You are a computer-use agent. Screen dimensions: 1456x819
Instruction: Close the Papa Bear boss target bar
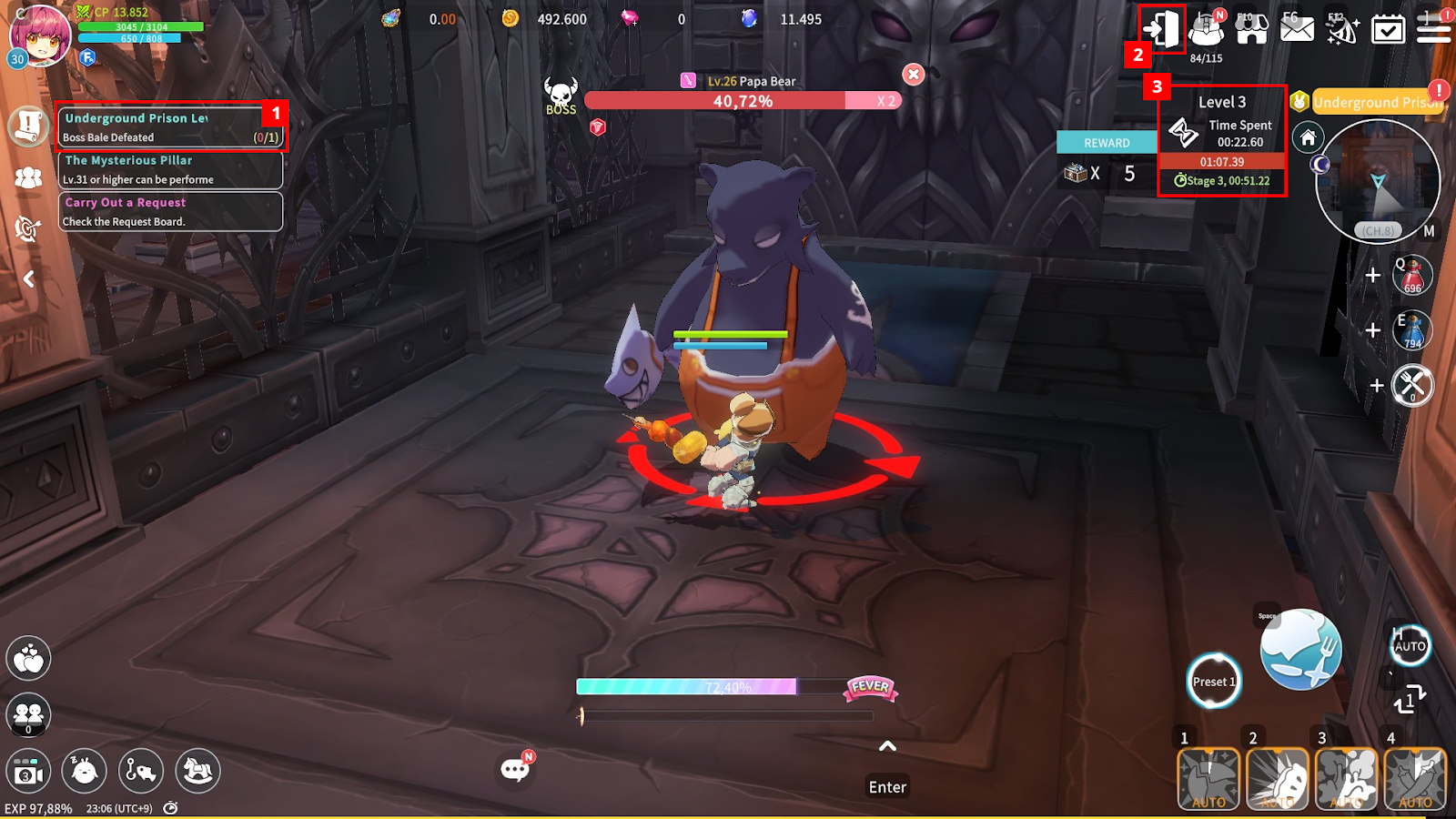coord(914,75)
